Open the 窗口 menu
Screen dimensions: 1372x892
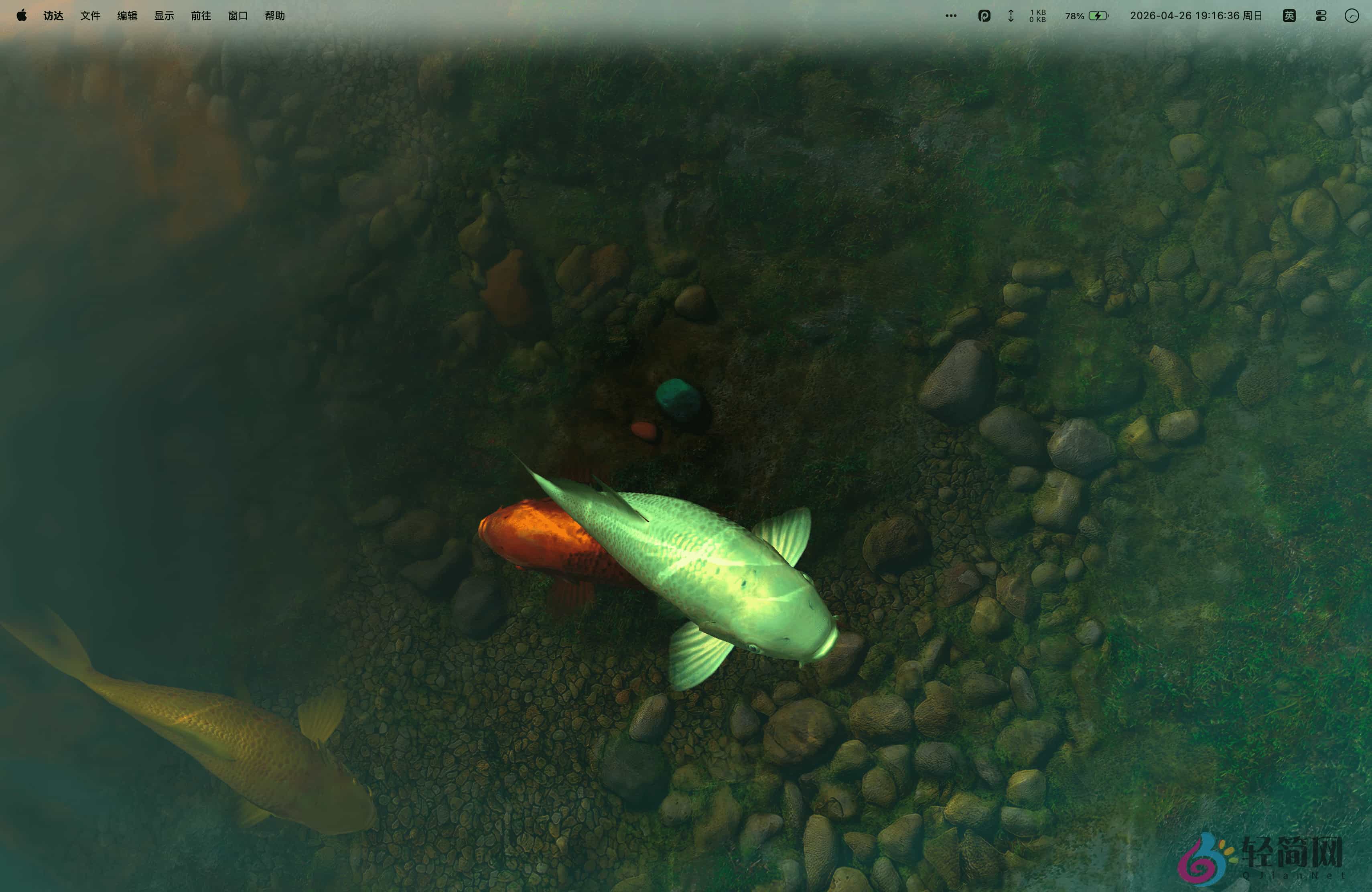[x=237, y=16]
